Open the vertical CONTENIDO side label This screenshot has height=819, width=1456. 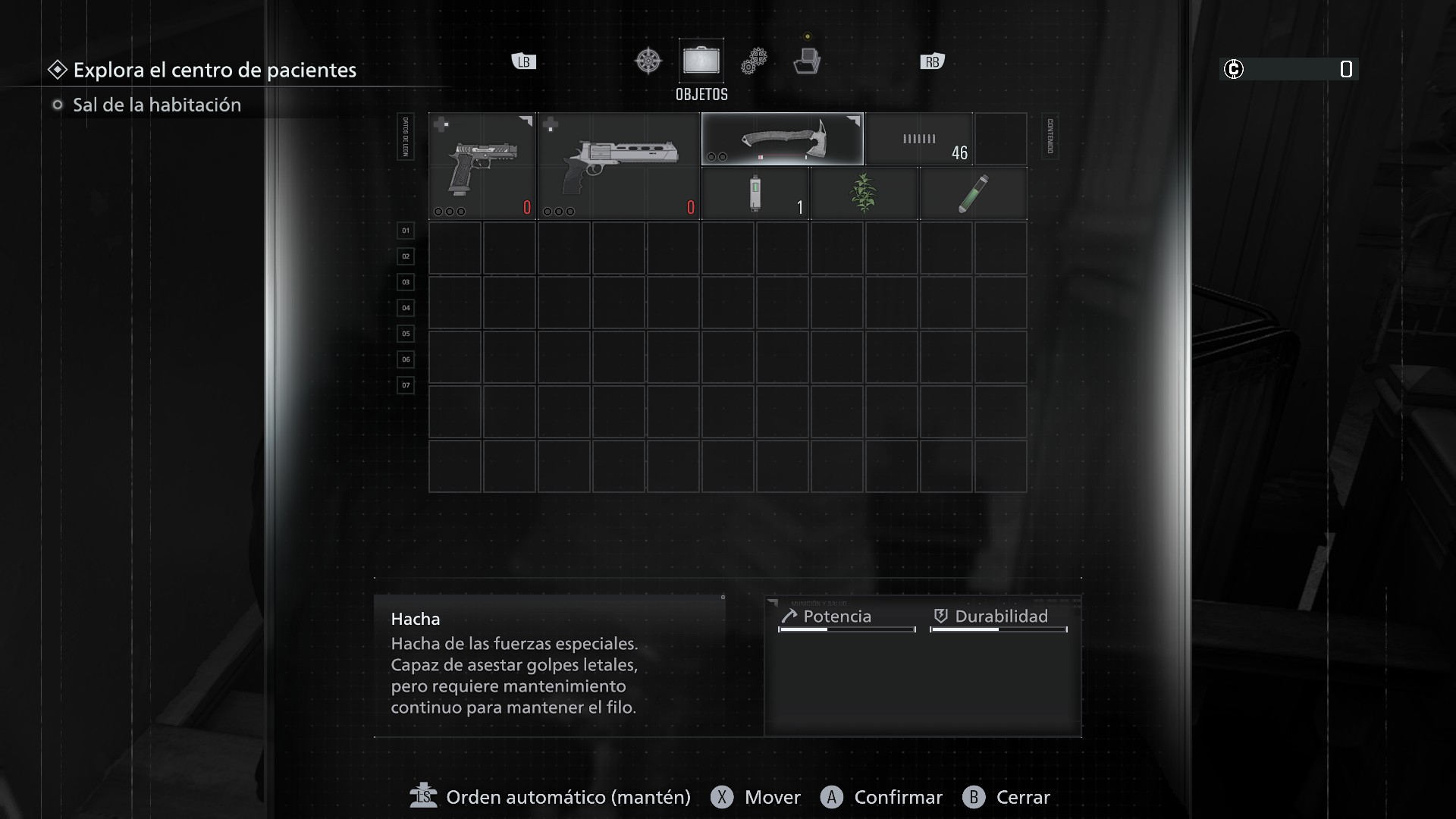pos(1050,136)
